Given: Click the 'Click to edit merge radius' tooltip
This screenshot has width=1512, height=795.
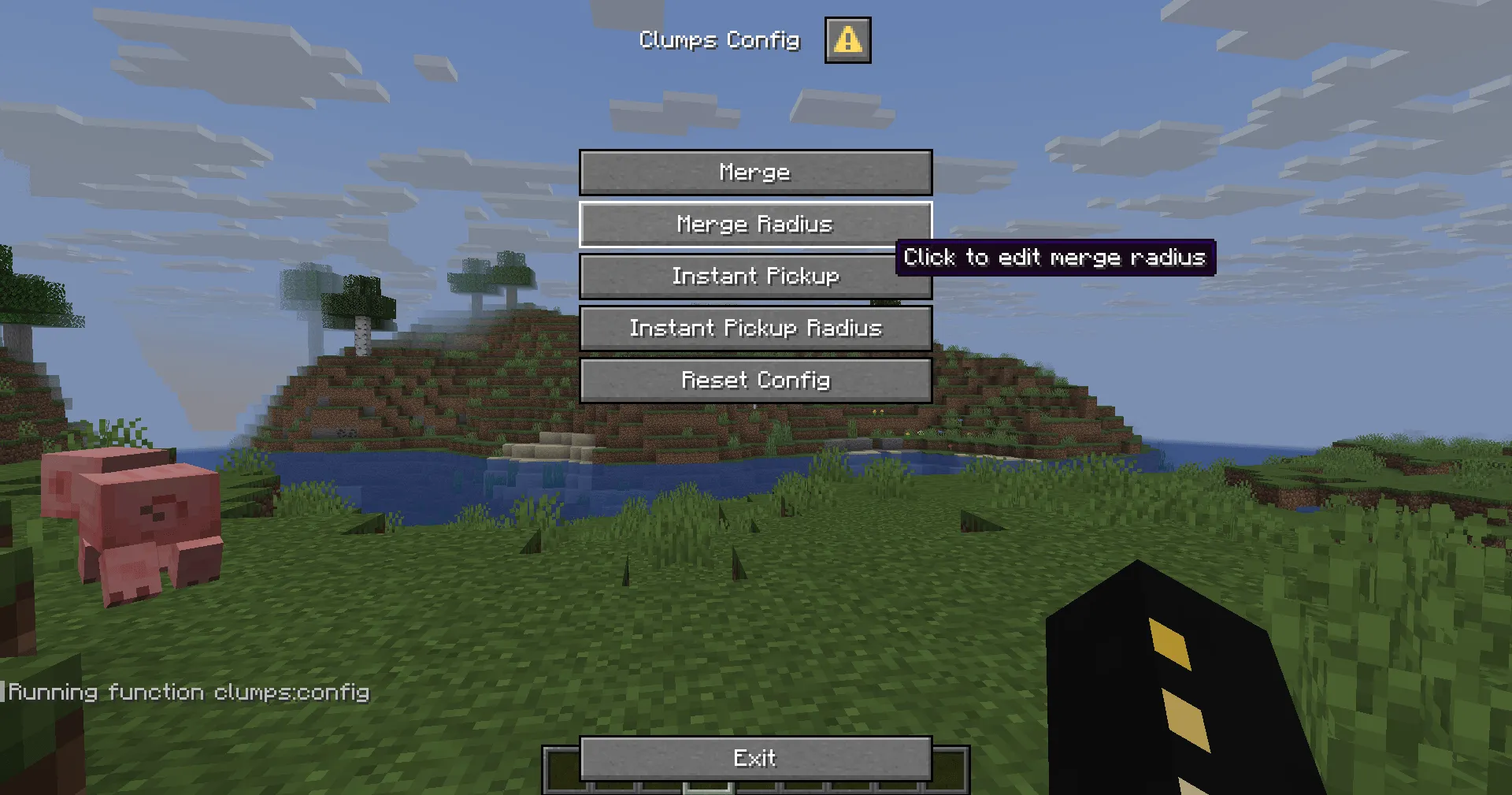Looking at the screenshot, I should [1055, 258].
